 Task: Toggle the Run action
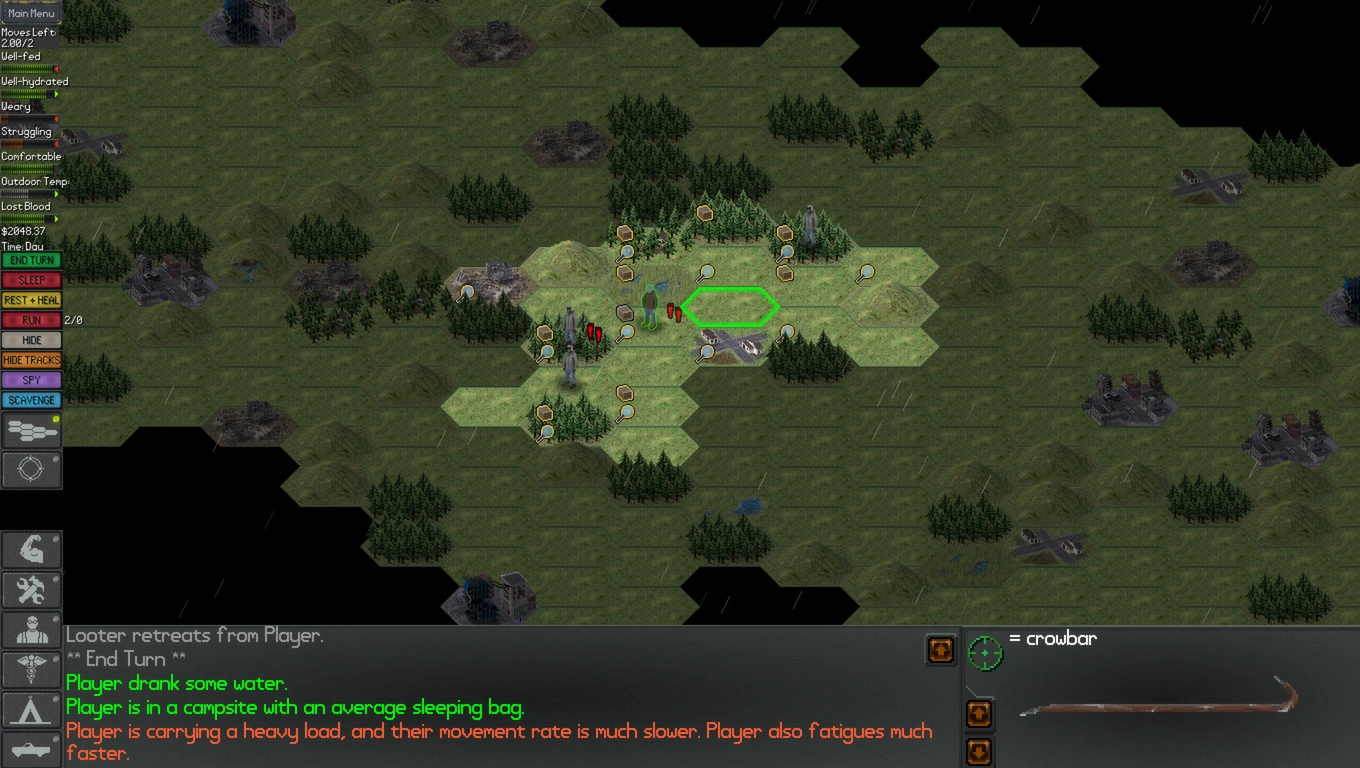tap(31, 320)
